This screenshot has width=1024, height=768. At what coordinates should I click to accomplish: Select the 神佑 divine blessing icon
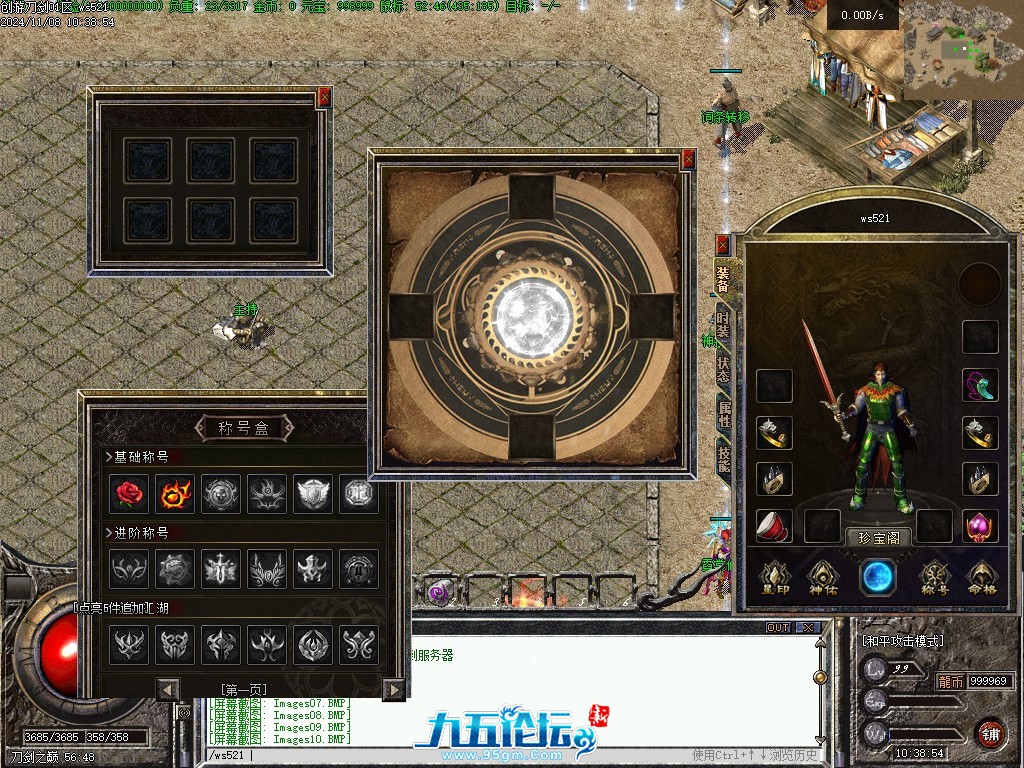coord(823,577)
